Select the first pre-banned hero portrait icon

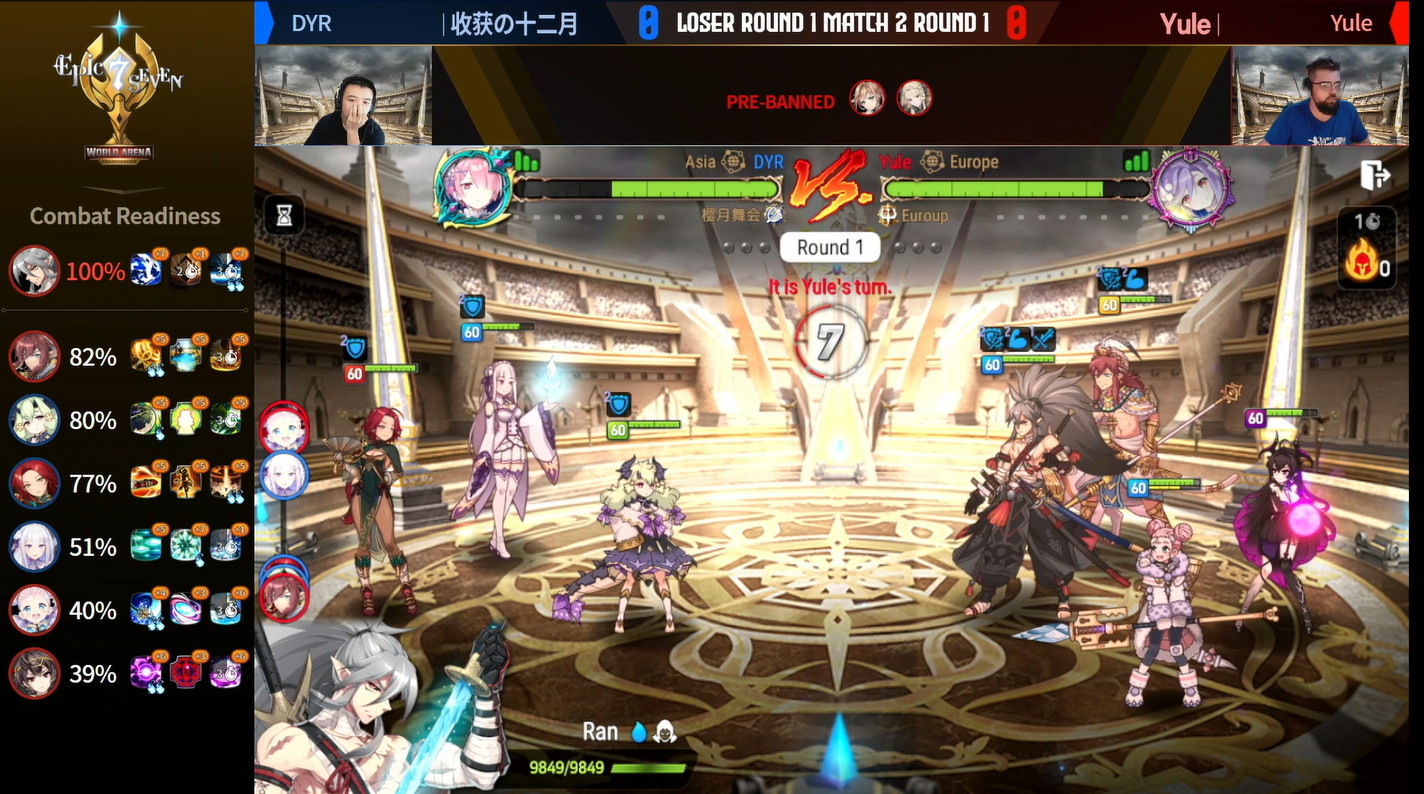[868, 99]
